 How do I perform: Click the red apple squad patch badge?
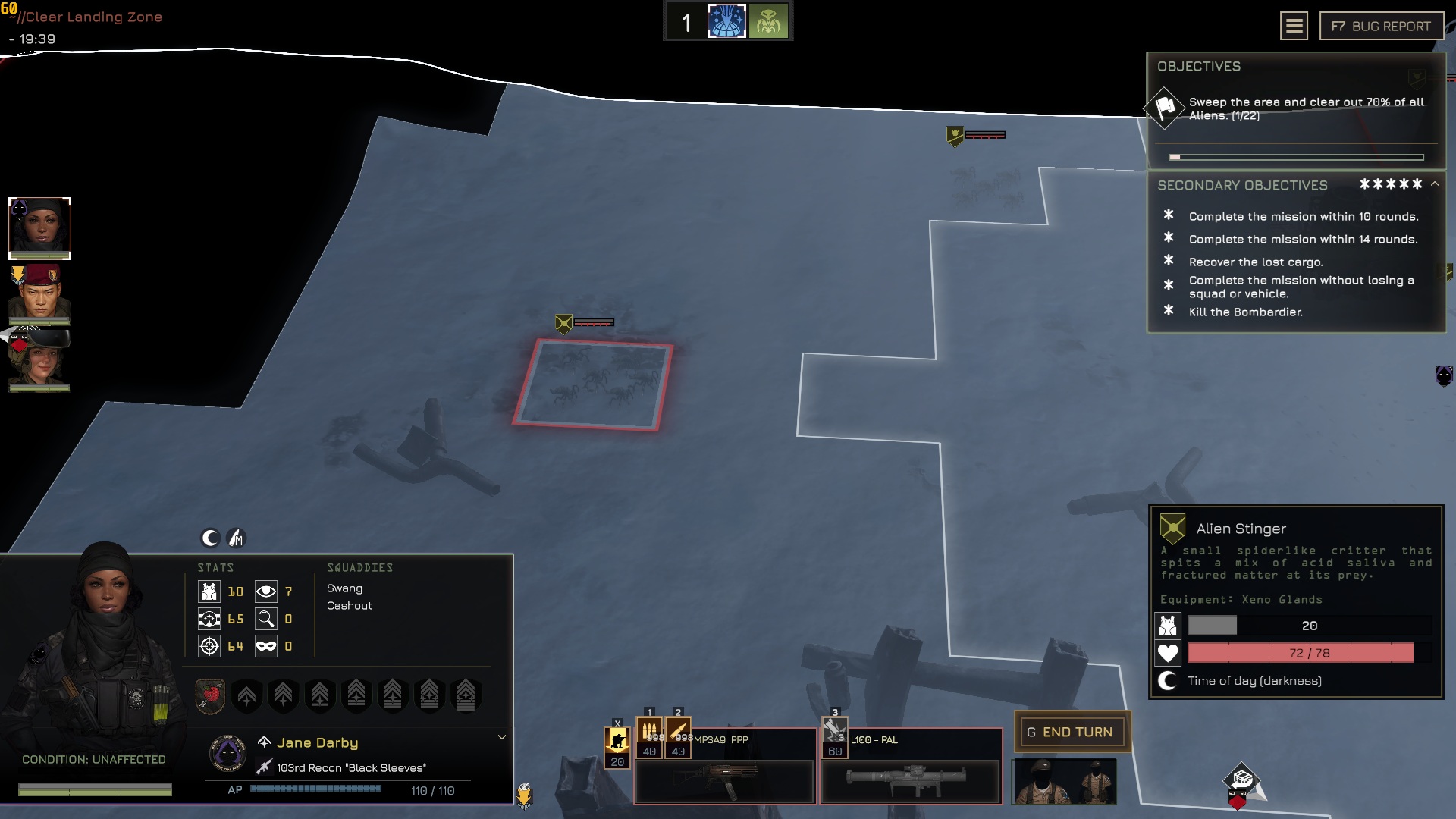[210, 695]
